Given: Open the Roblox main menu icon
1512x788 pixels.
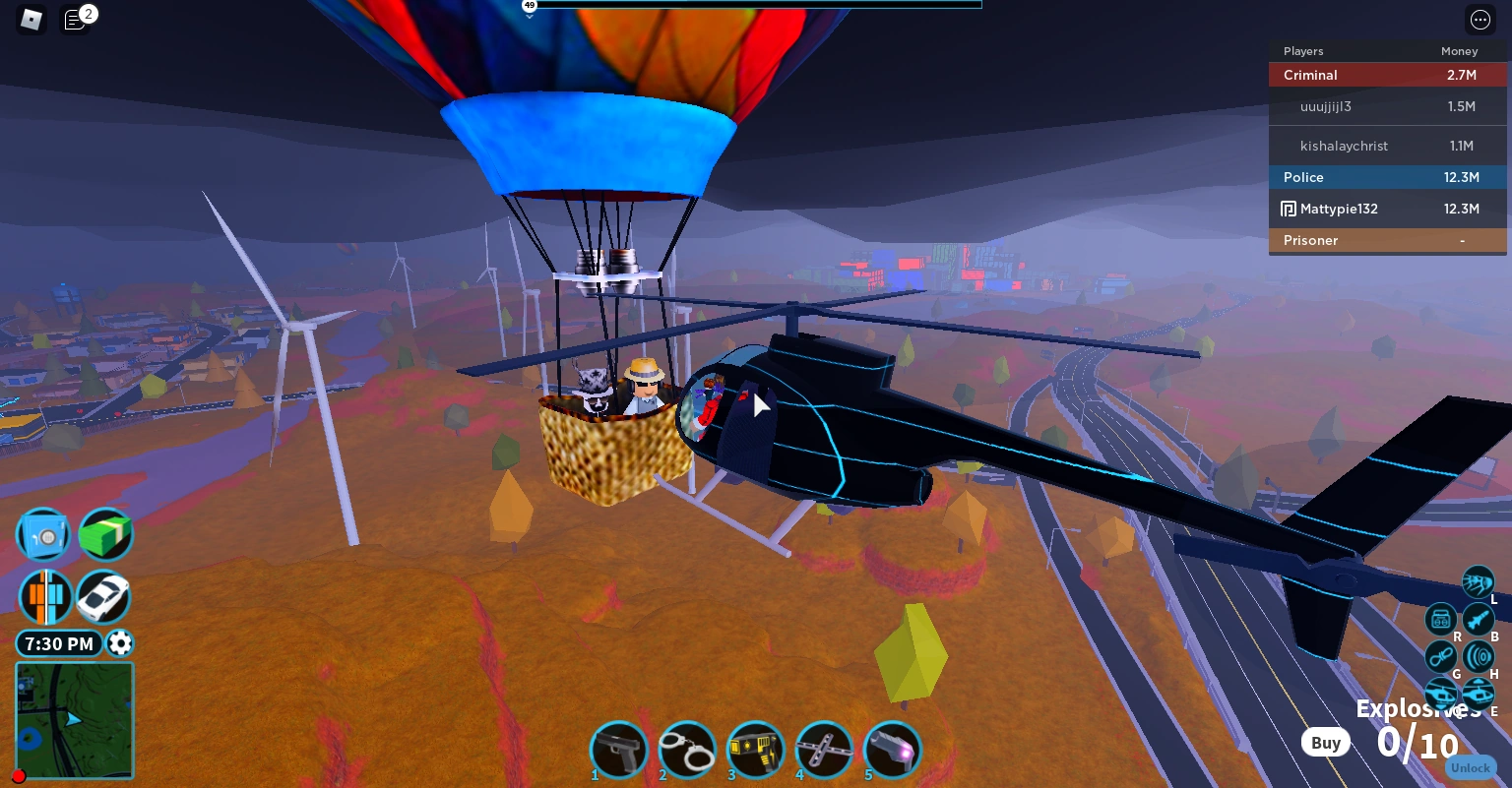Looking at the screenshot, I should [x=31, y=20].
